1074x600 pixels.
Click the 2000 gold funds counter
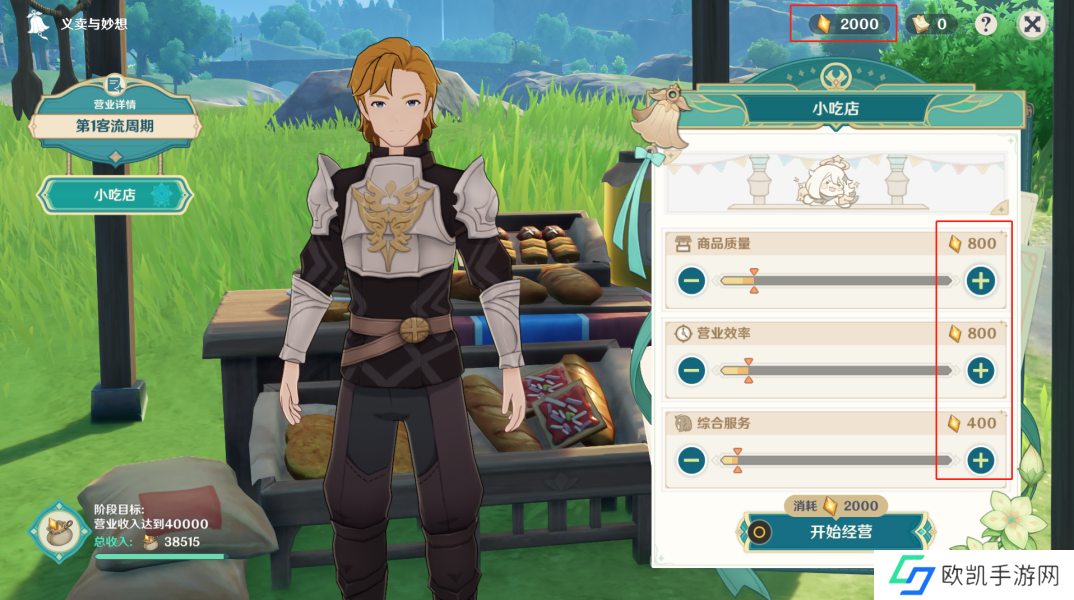click(x=849, y=24)
